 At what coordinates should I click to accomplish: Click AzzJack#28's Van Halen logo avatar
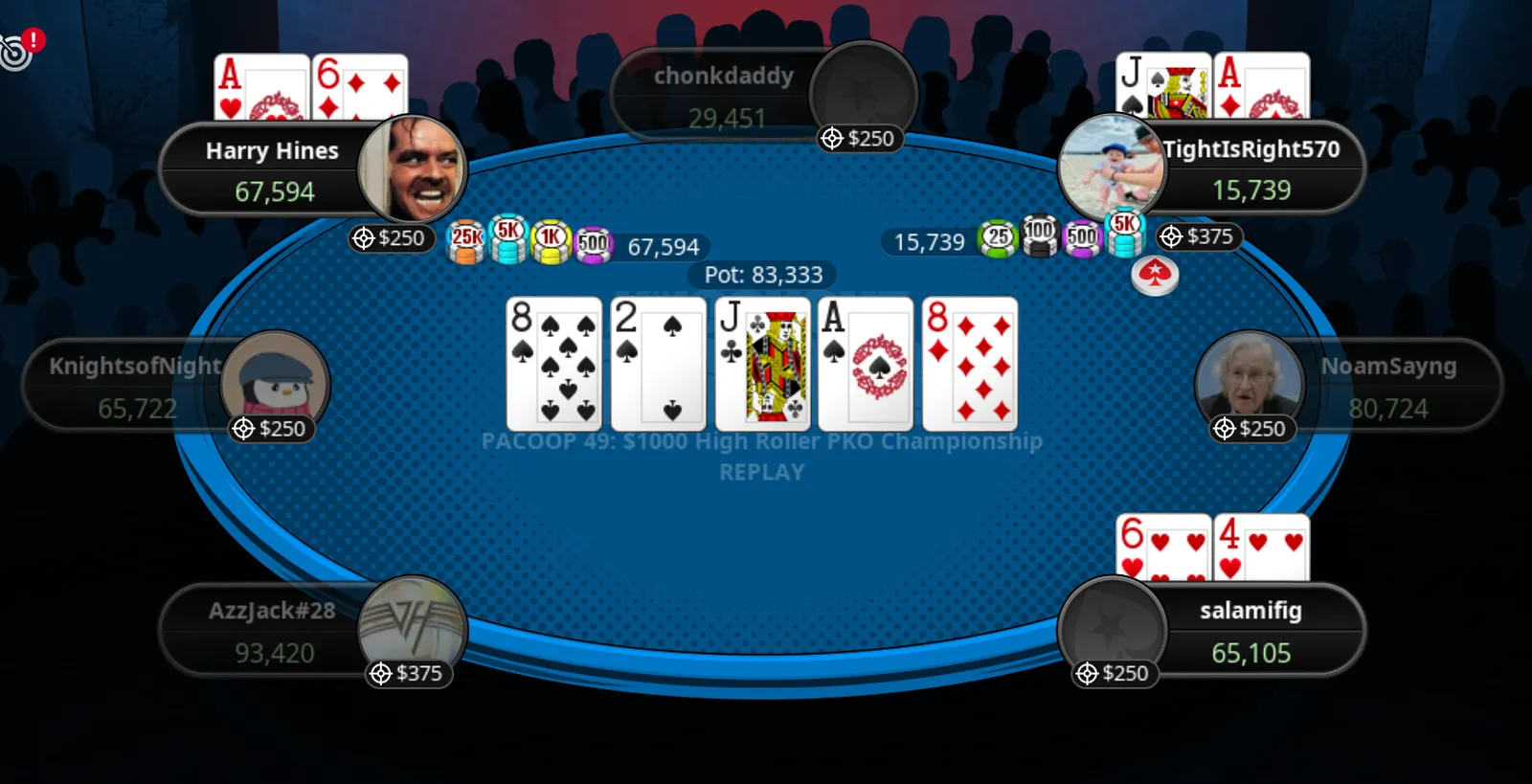click(413, 625)
